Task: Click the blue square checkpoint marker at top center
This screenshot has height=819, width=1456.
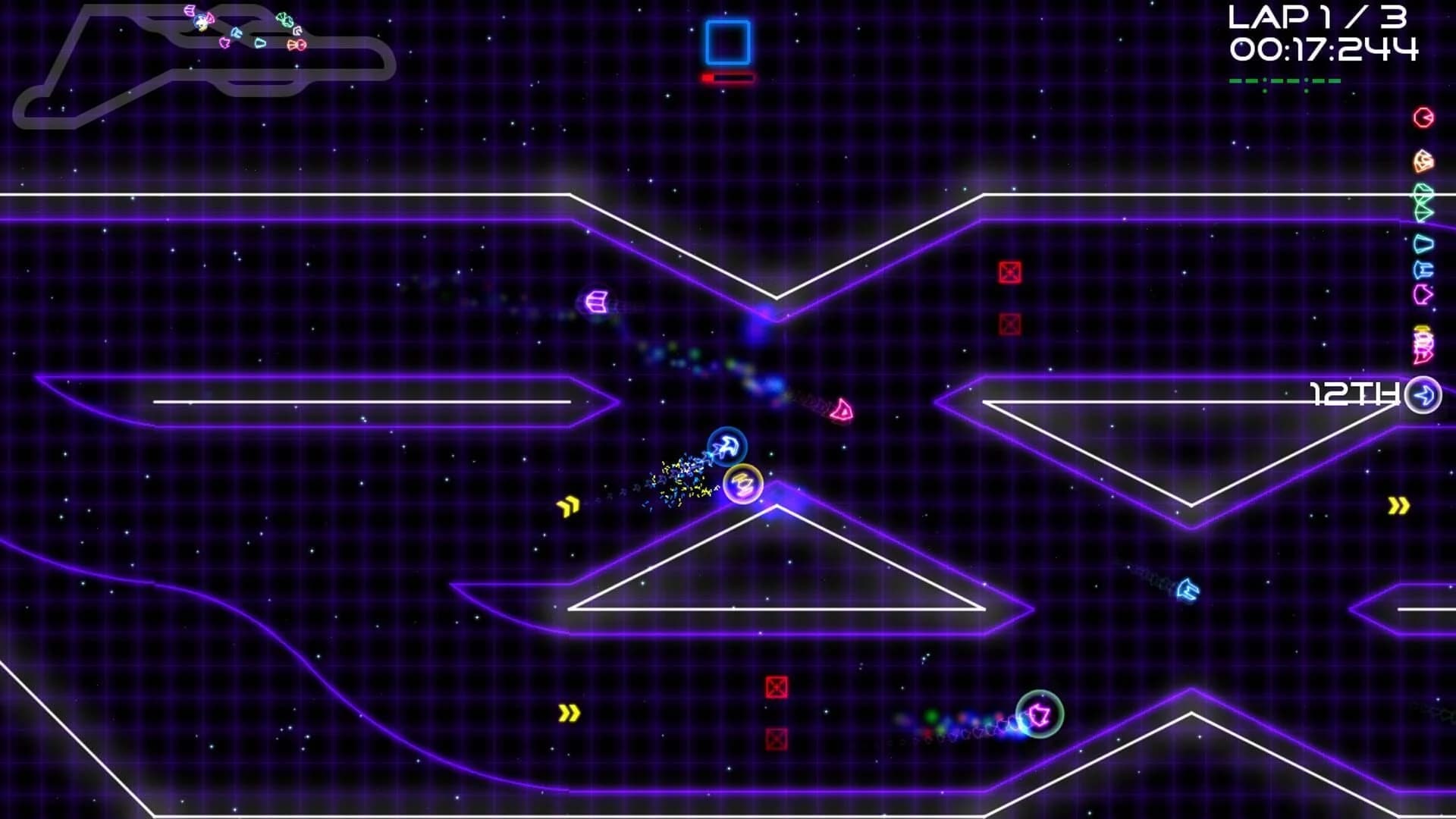Action: pyautogui.click(x=726, y=42)
